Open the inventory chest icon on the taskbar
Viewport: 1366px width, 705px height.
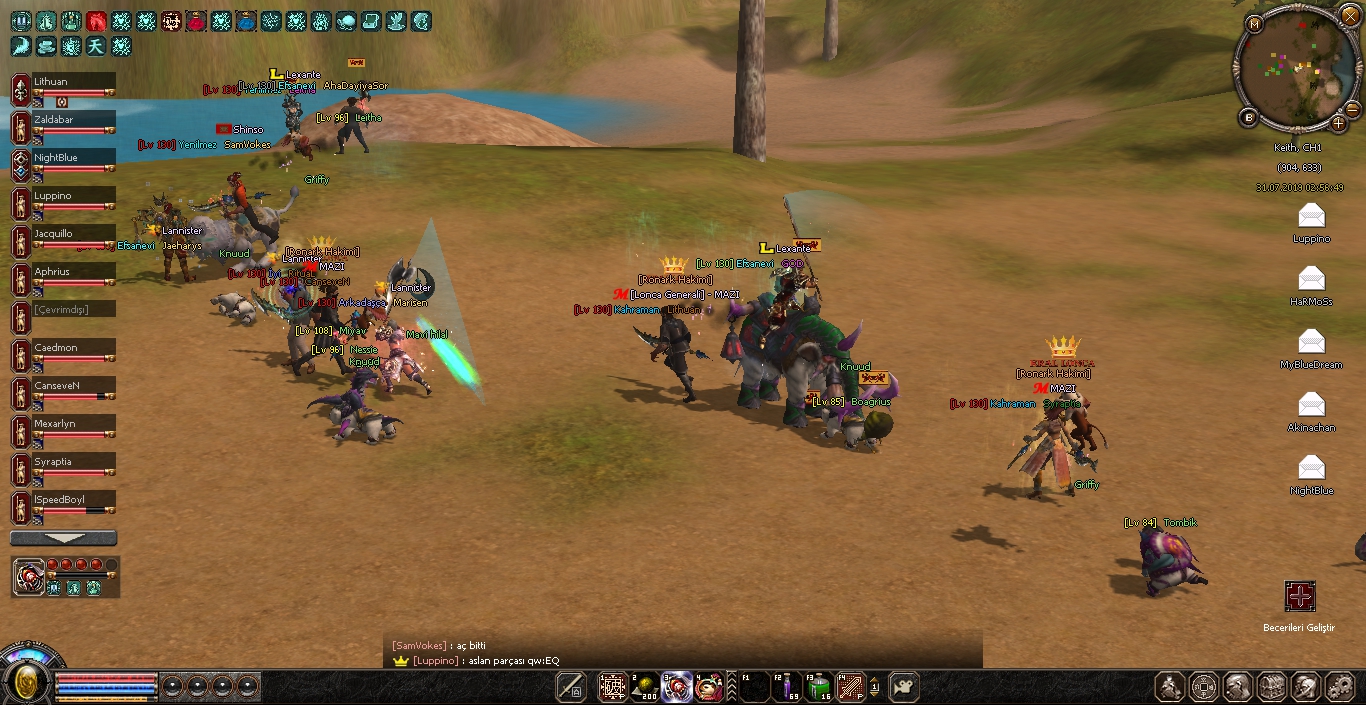pyautogui.click(x=1272, y=687)
